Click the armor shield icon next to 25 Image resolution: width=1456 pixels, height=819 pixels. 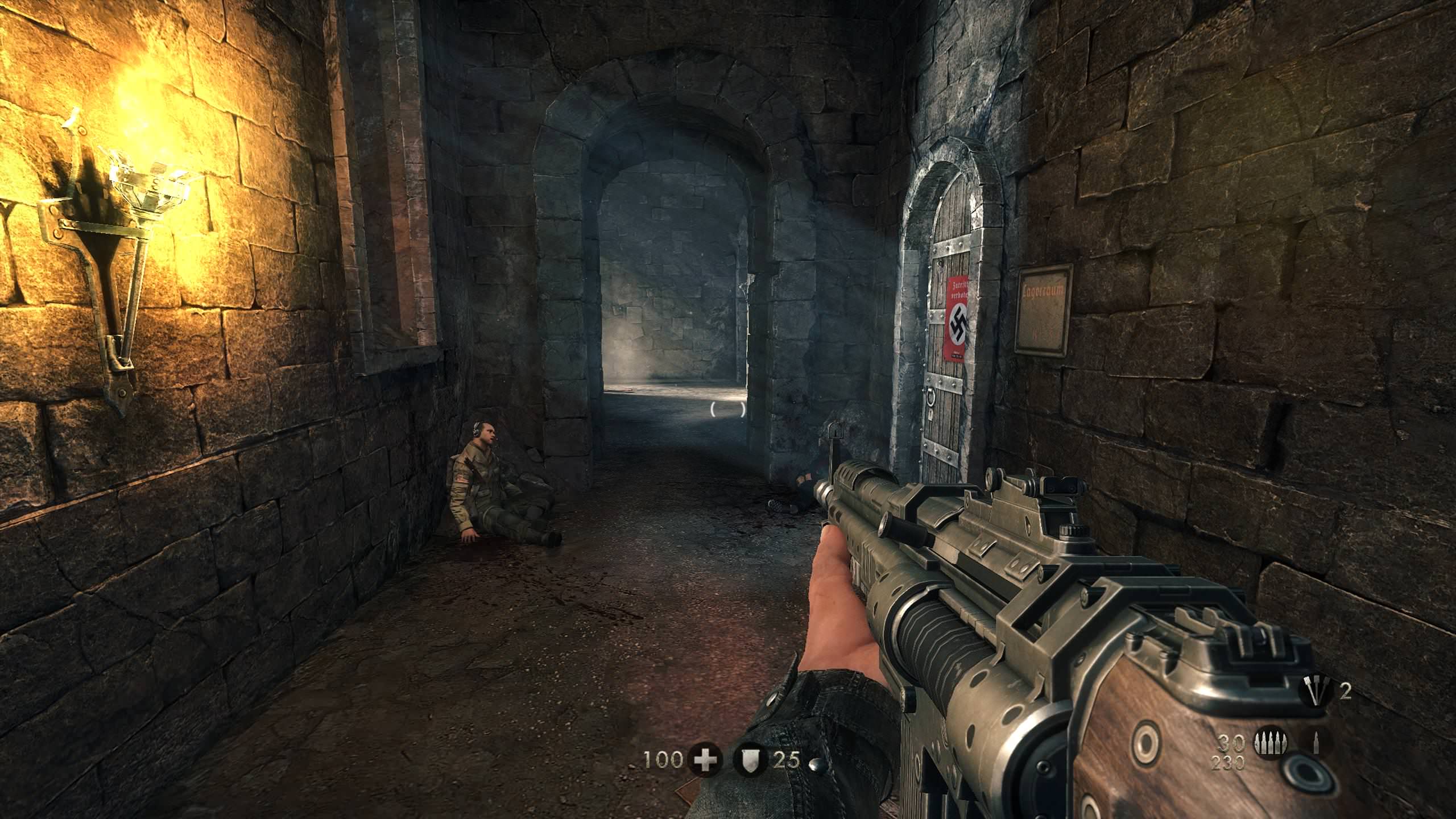point(750,759)
